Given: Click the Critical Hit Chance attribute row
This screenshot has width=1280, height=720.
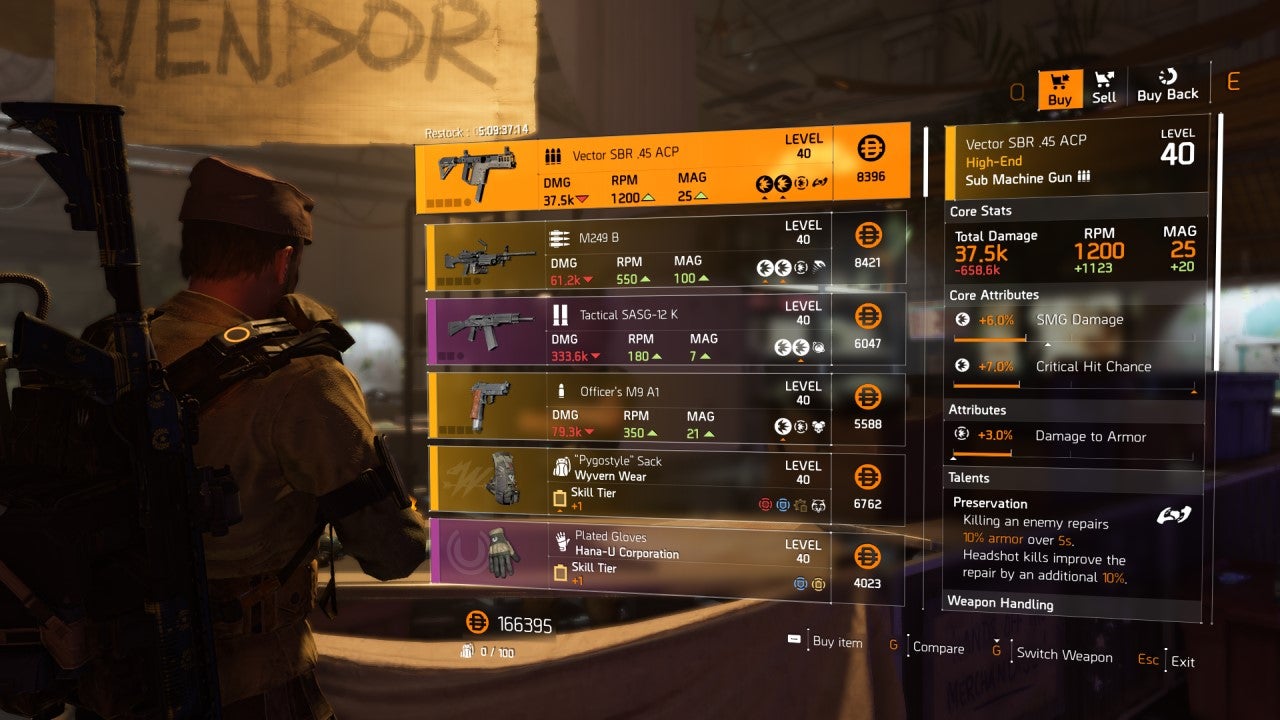Looking at the screenshot, I should click(x=1090, y=366).
